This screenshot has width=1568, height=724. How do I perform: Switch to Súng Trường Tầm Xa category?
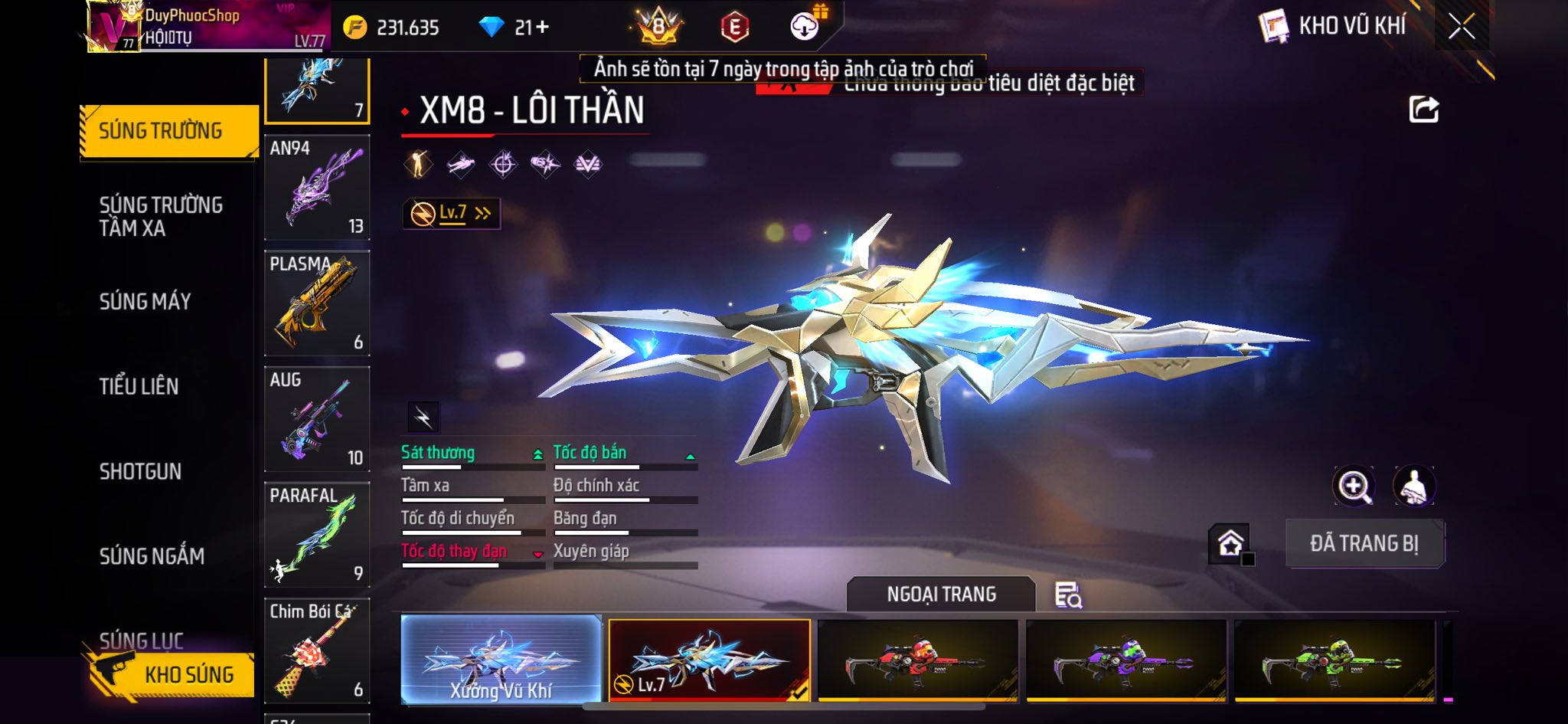point(161,216)
